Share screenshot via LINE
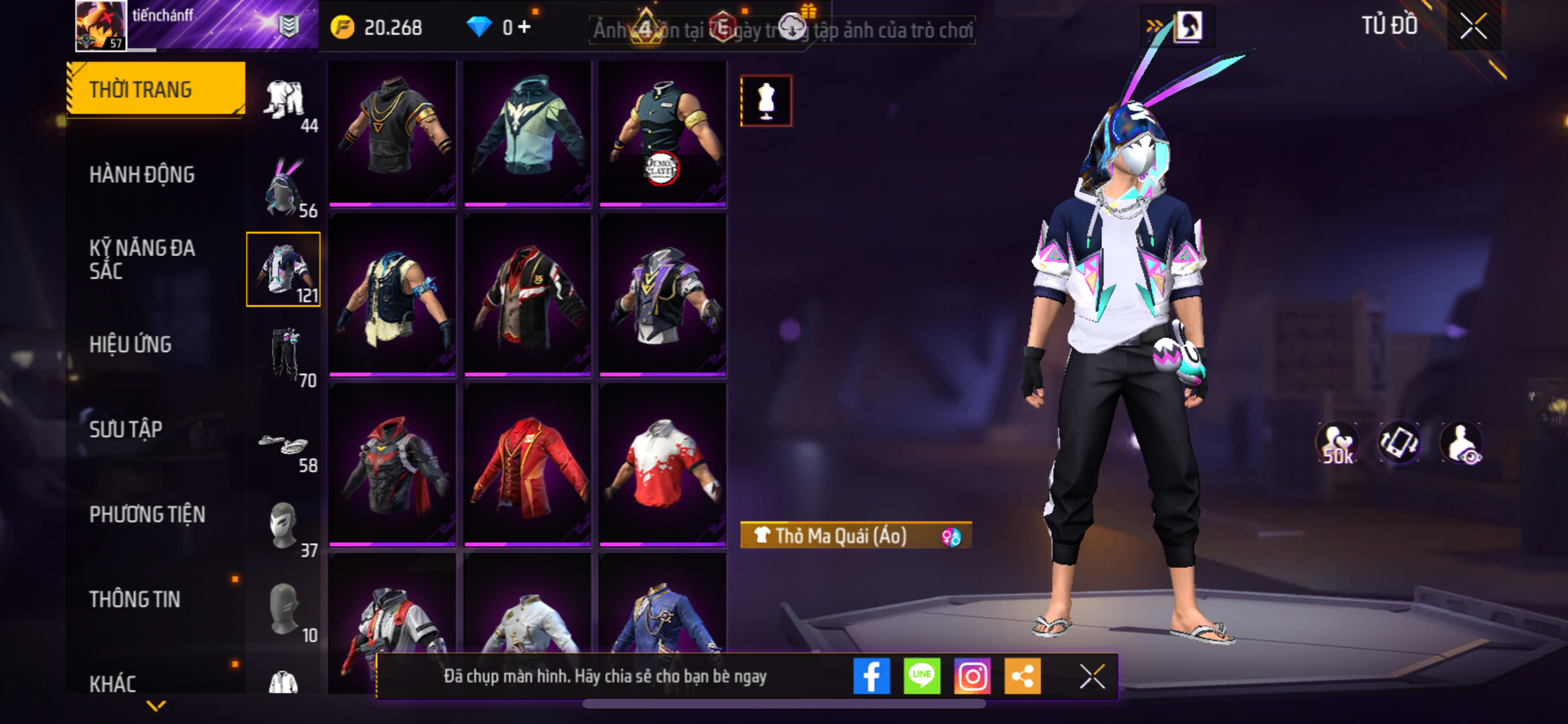This screenshot has width=1568, height=724. pyautogui.click(x=922, y=676)
